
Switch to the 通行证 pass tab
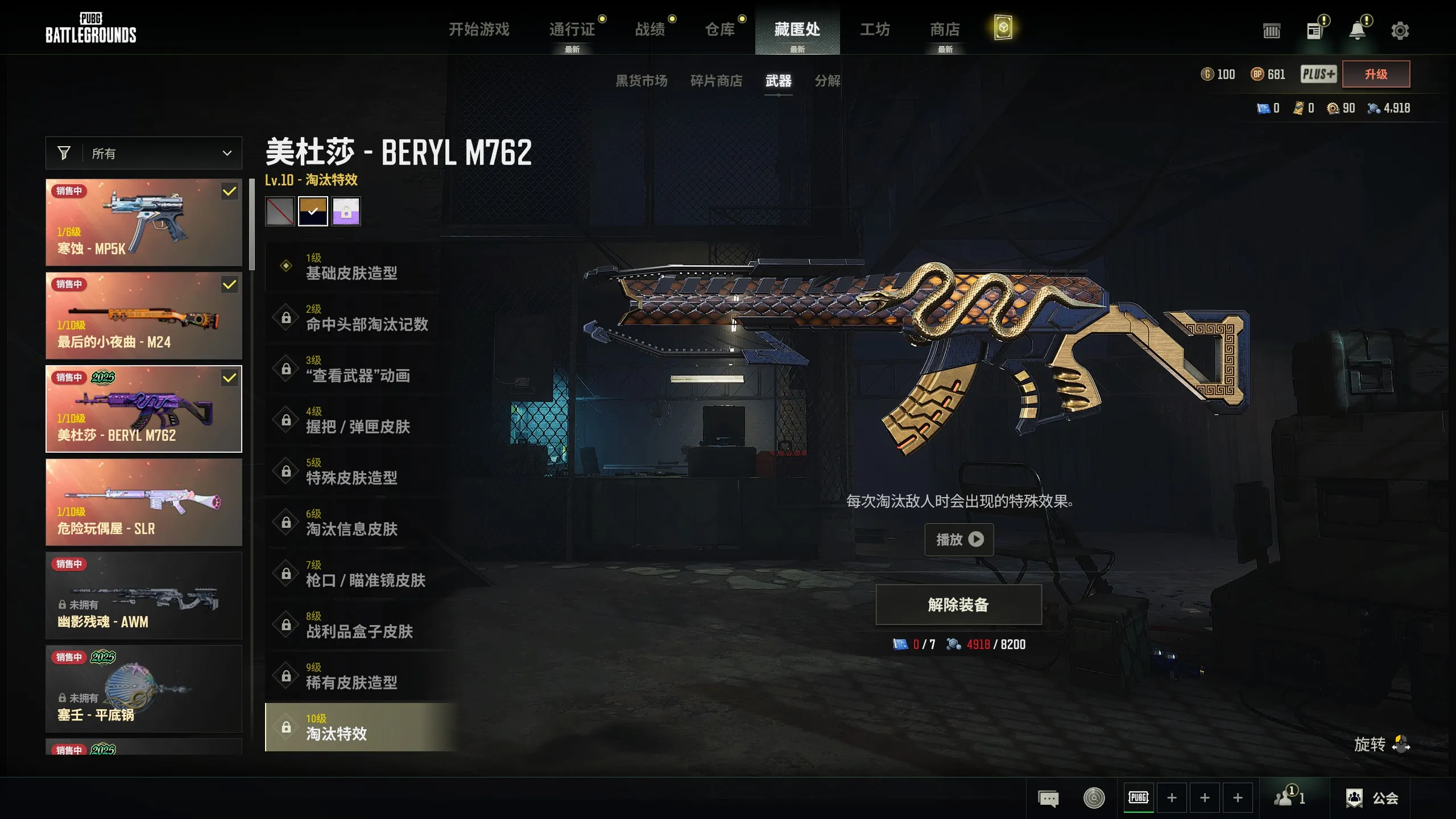coord(572,29)
